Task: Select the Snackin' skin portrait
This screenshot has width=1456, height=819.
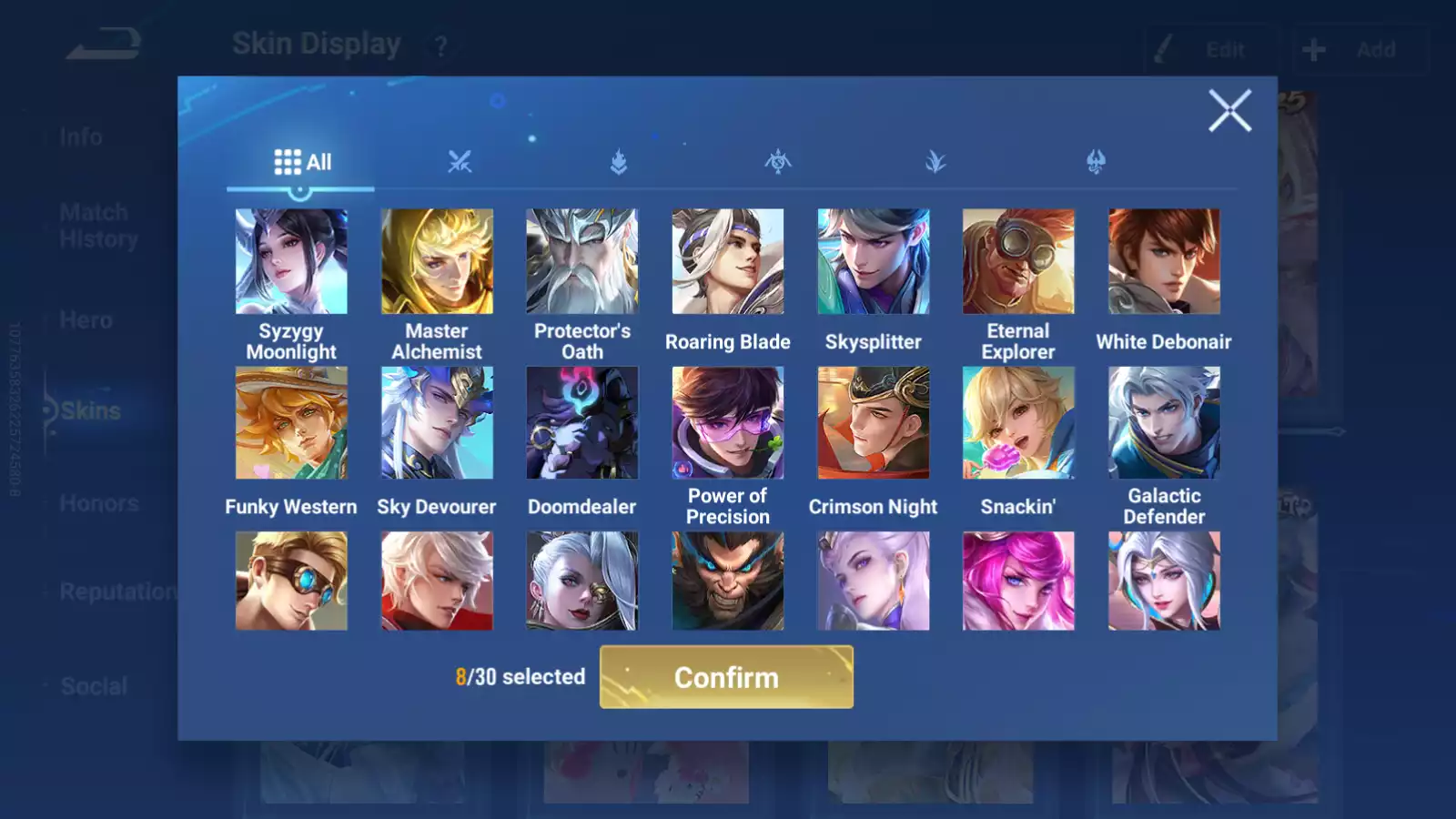Action: pos(1018,423)
